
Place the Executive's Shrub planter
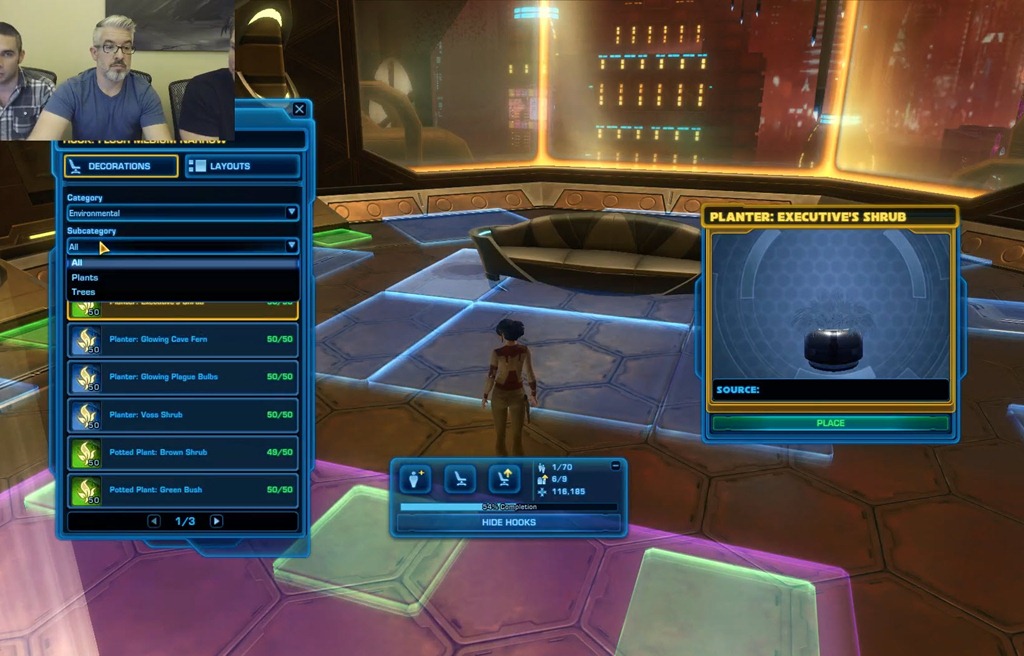tap(830, 423)
